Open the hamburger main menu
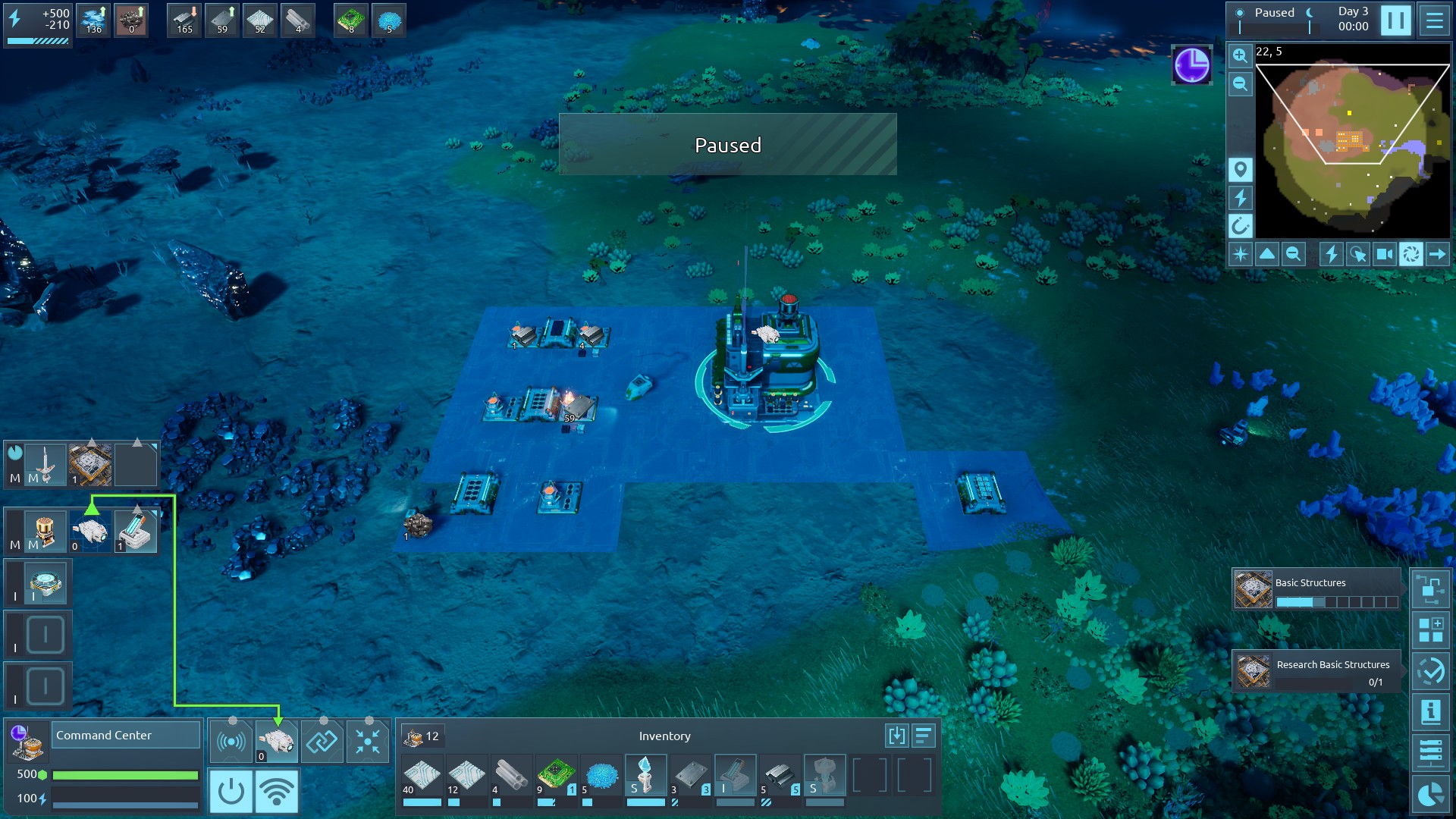Image resolution: width=1456 pixels, height=819 pixels. [x=1434, y=20]
